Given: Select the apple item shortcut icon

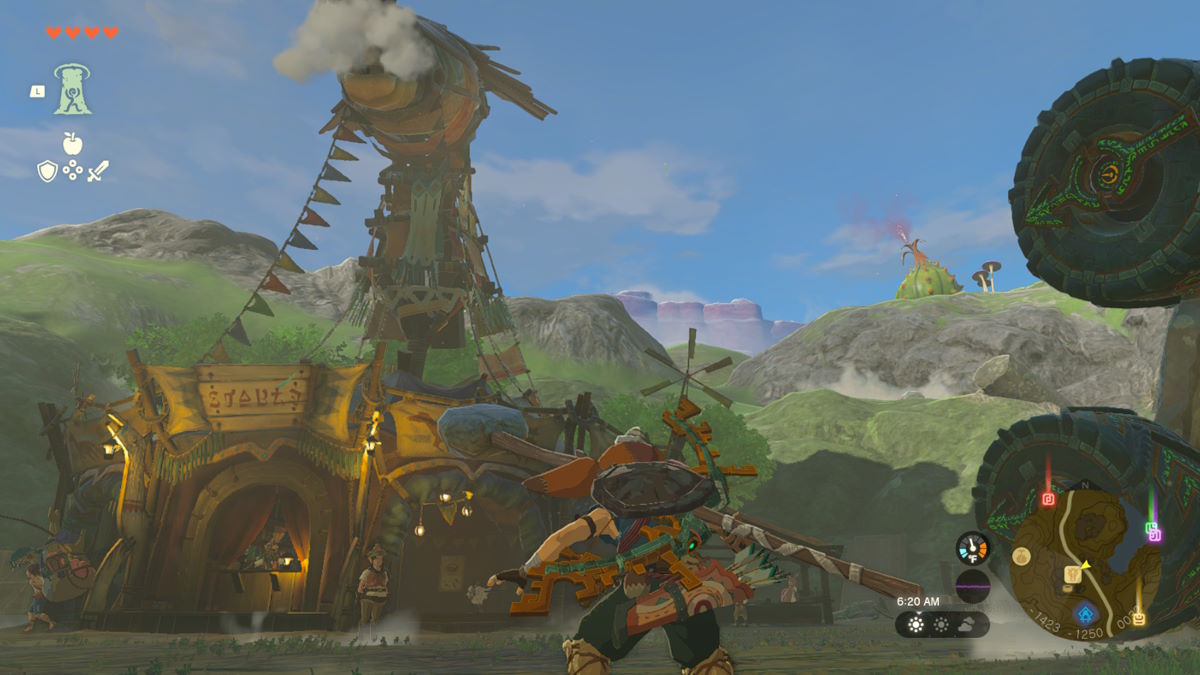Looking at the screenshot, I should (72, 144).
